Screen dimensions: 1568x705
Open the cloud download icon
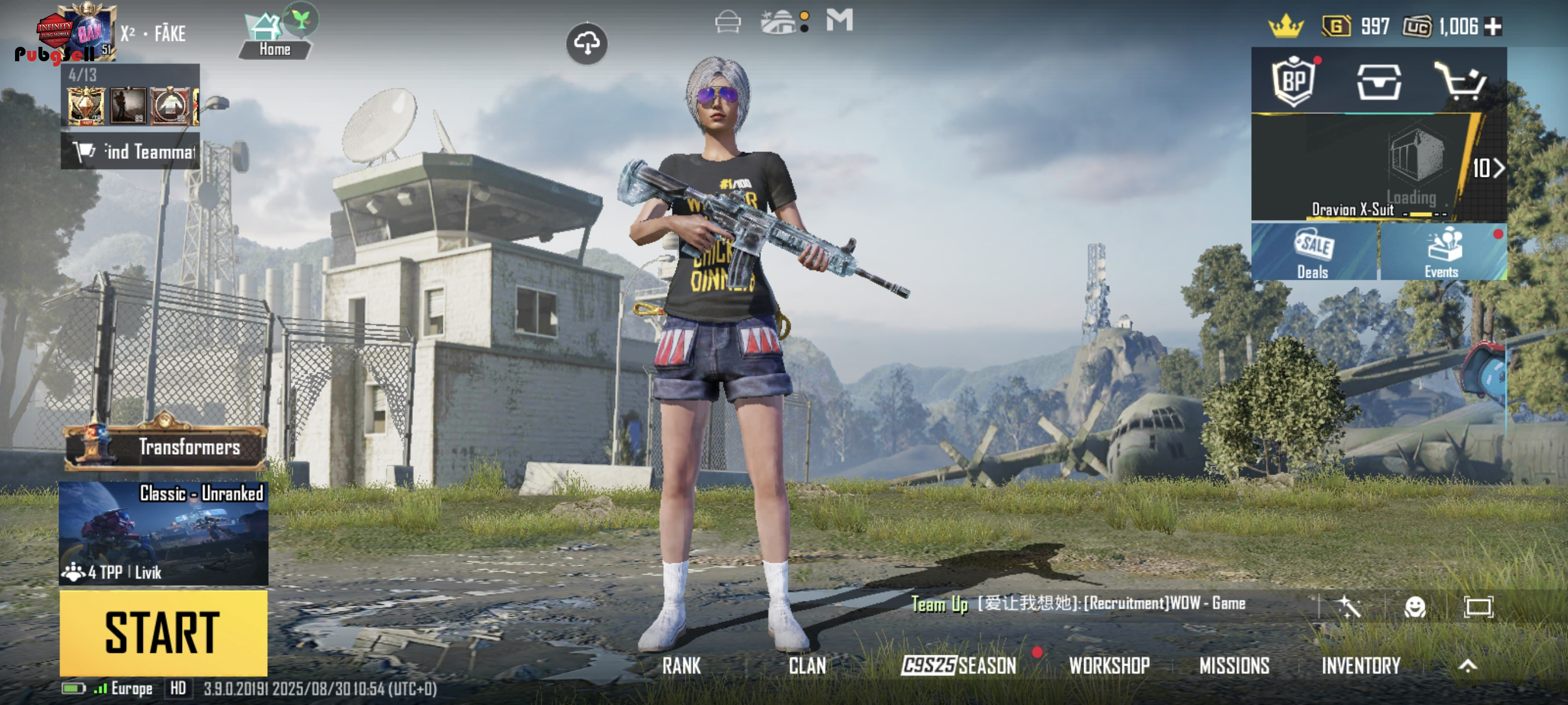pos(586,43)
